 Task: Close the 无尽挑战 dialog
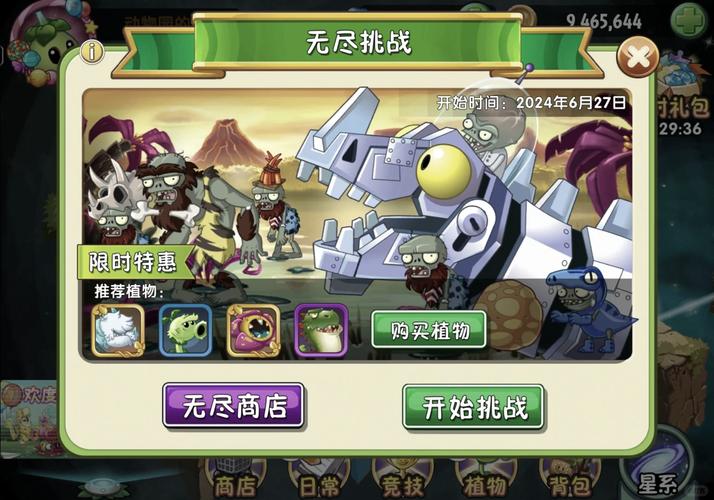(x=637, y=58)
